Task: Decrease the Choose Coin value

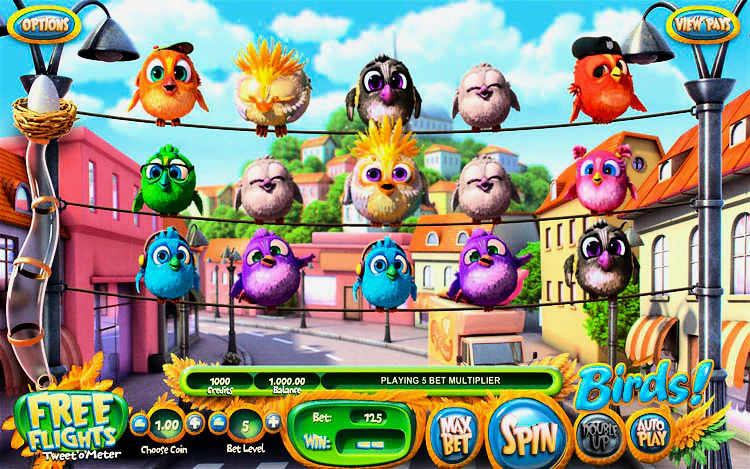Action: click(x=137, y=422)
